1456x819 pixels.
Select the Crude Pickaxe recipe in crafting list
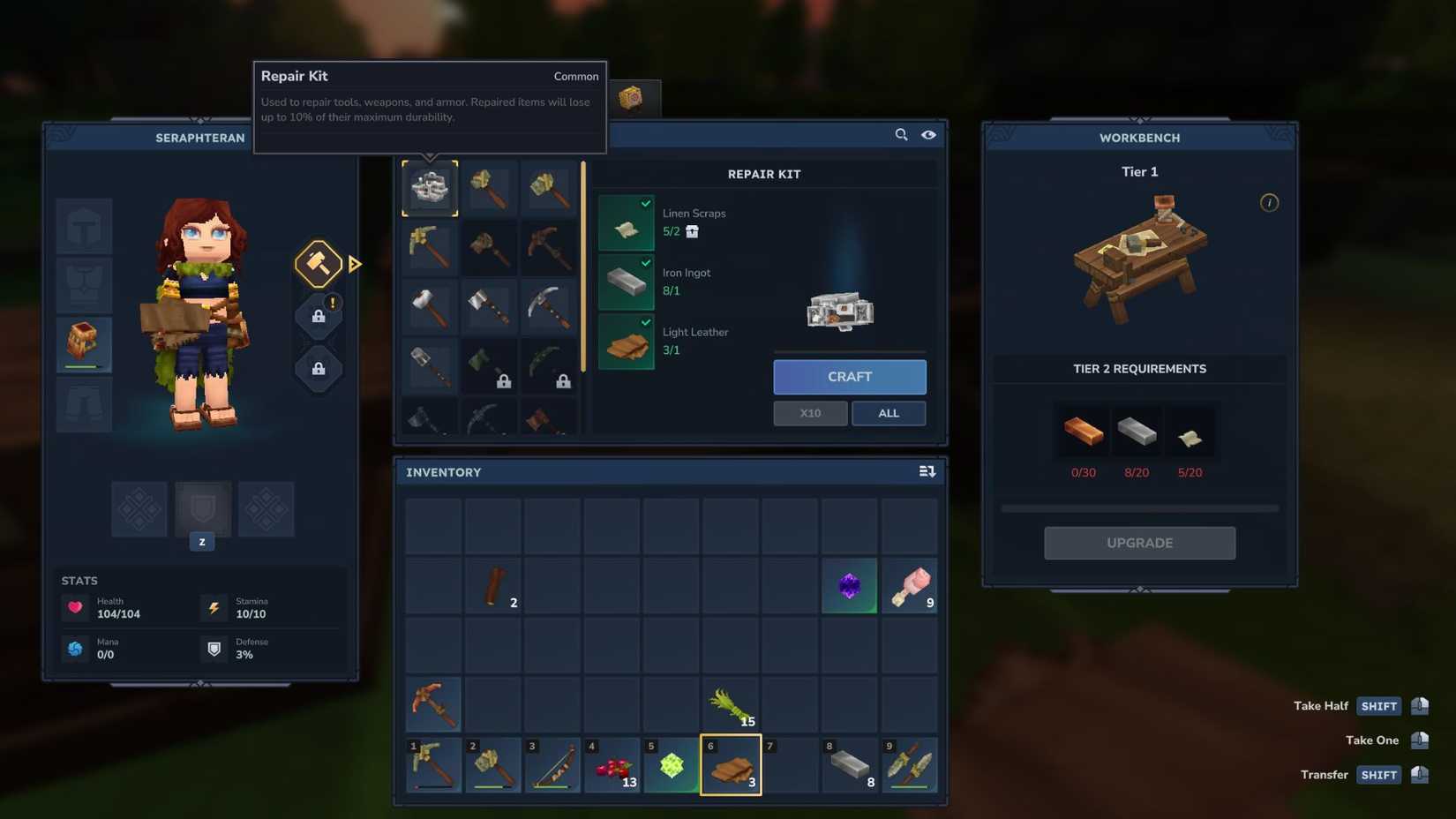pos(430,248)
